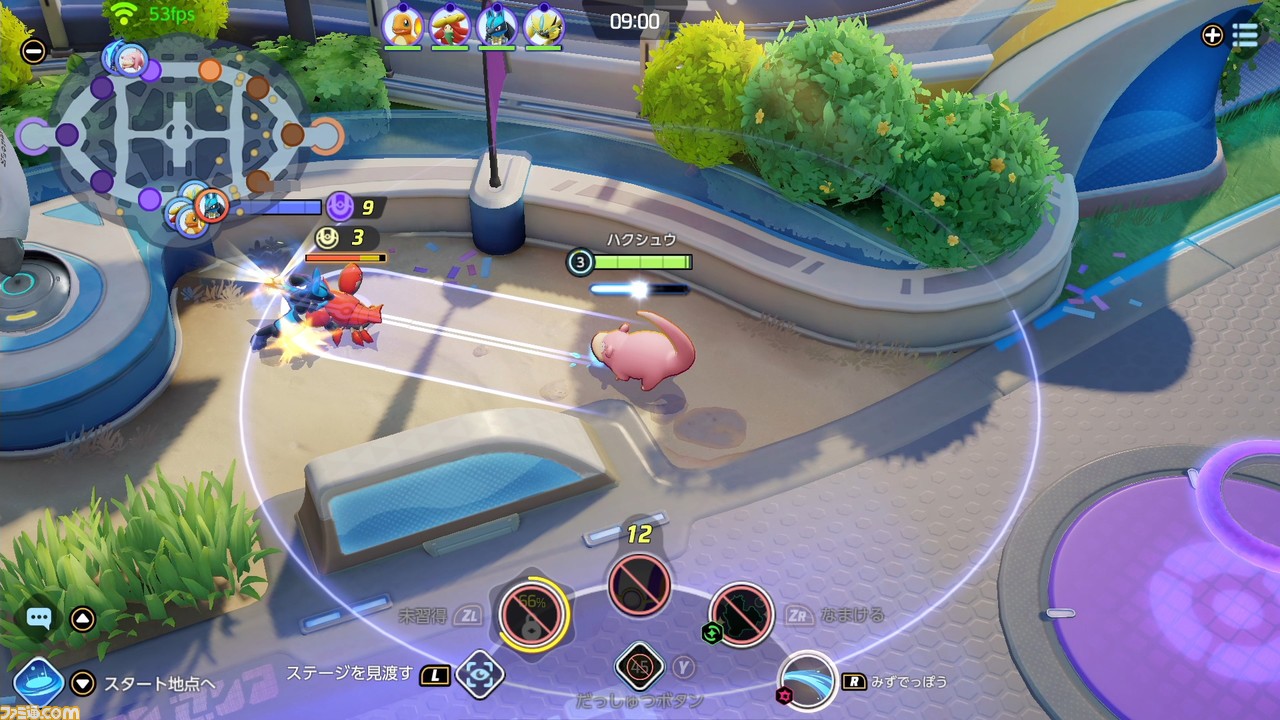
Task: Trigger the Unite move icon
Action: pos(639,584)
